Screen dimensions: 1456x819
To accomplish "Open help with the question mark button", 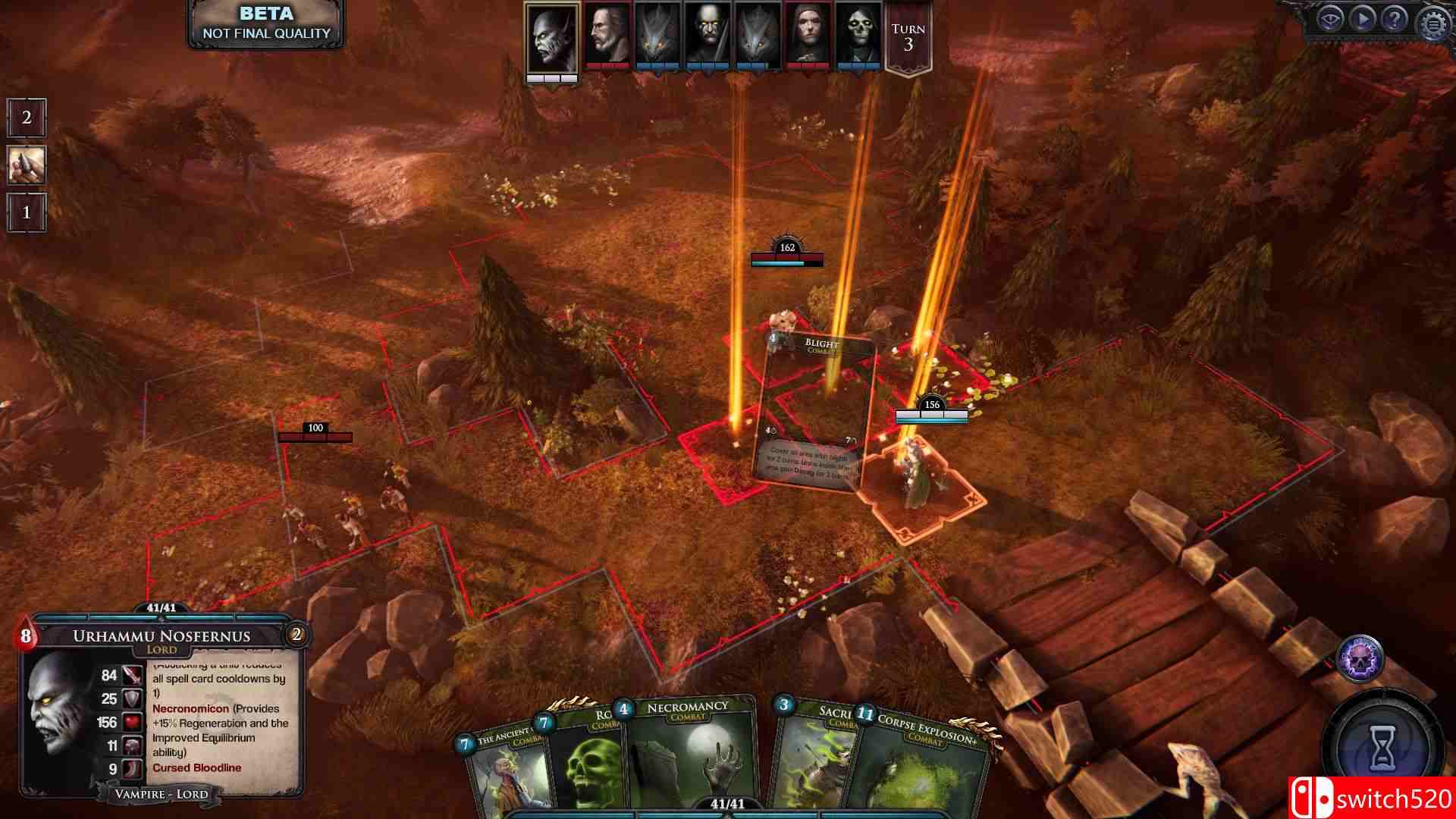I will [x=1395, y=20].
